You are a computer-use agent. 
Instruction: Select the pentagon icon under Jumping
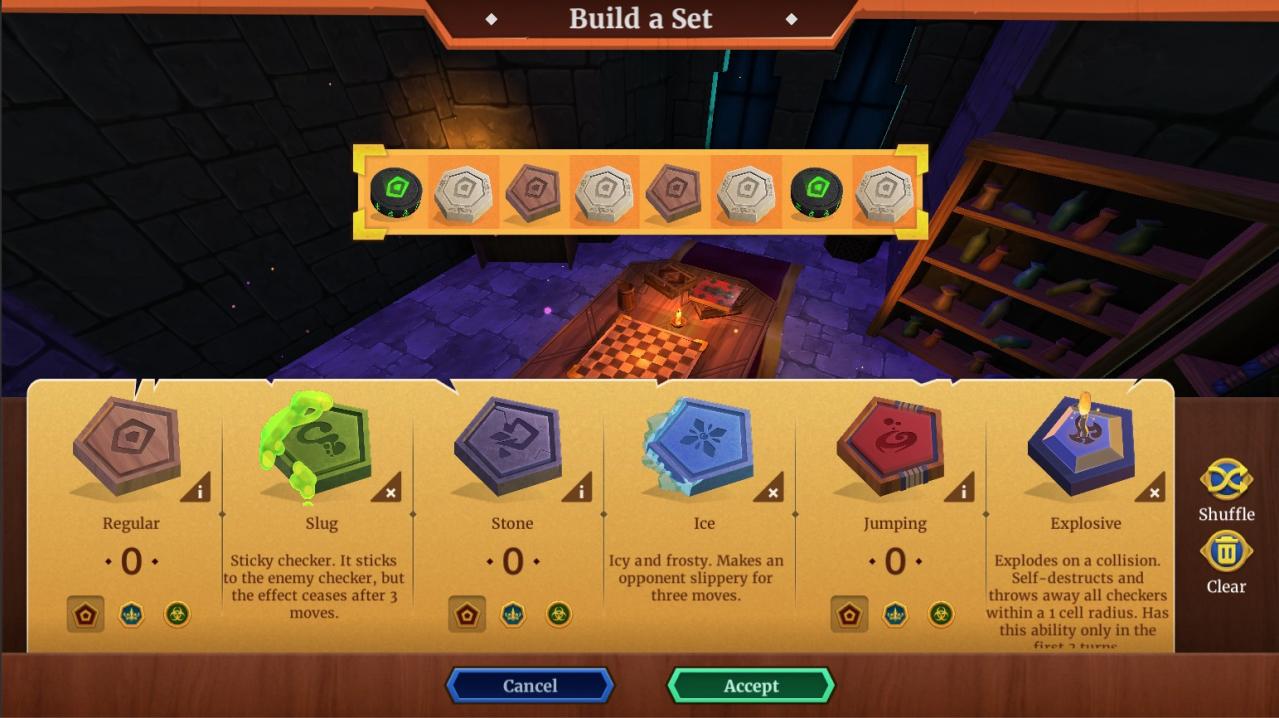click(849, 614)
